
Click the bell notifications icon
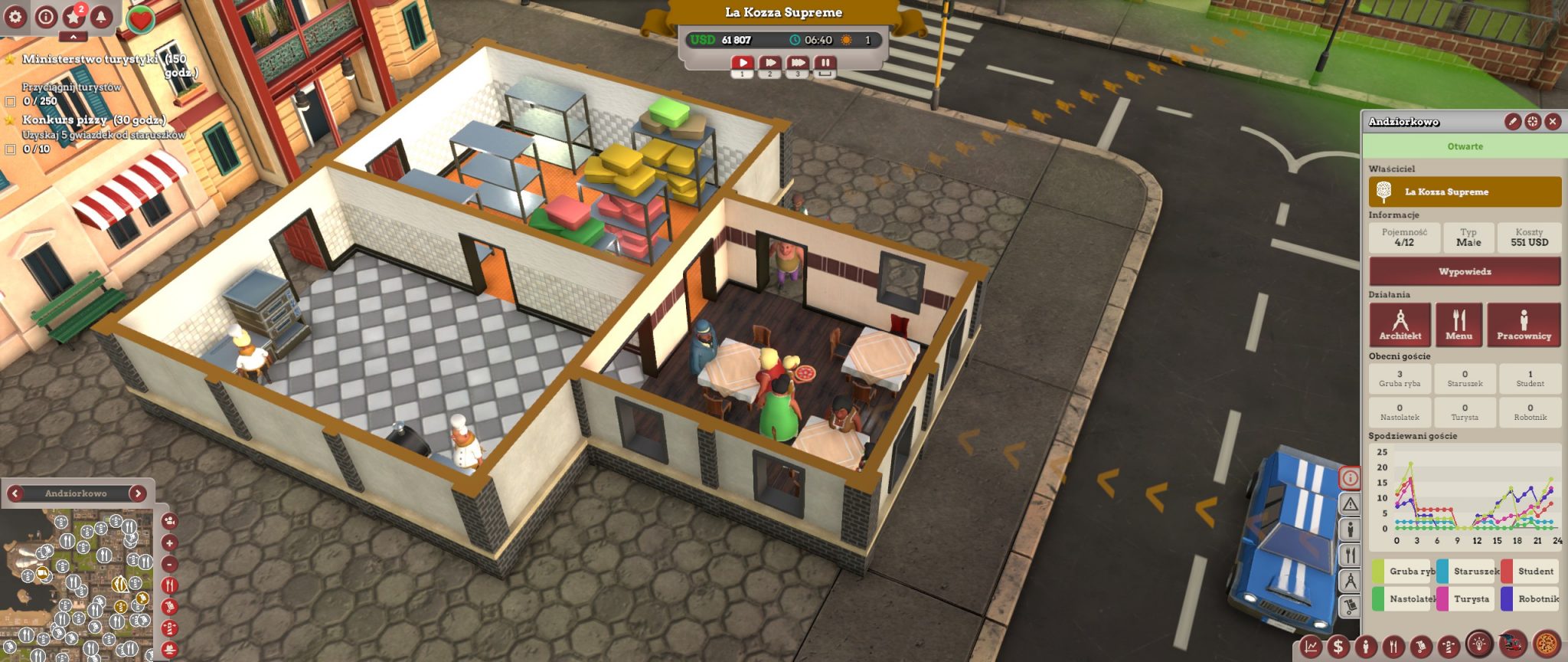tap(101, 16)
